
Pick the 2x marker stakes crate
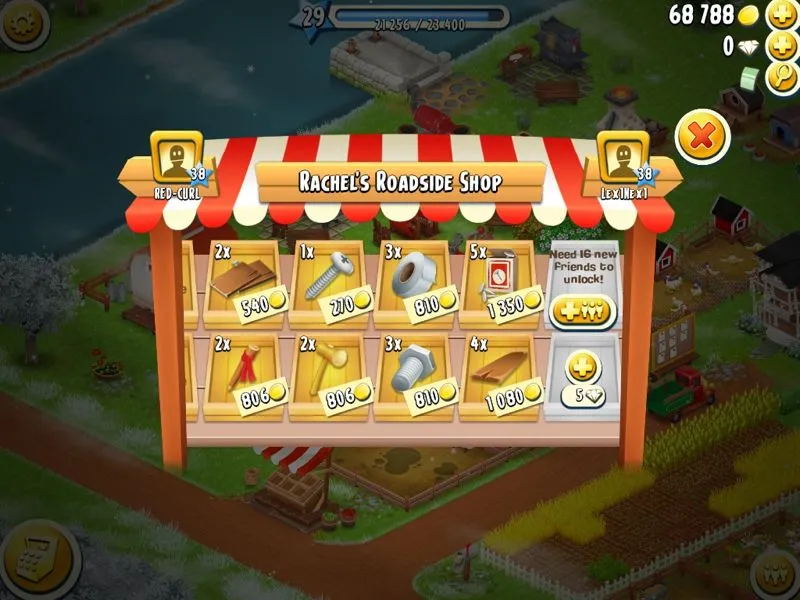point(243,377)
